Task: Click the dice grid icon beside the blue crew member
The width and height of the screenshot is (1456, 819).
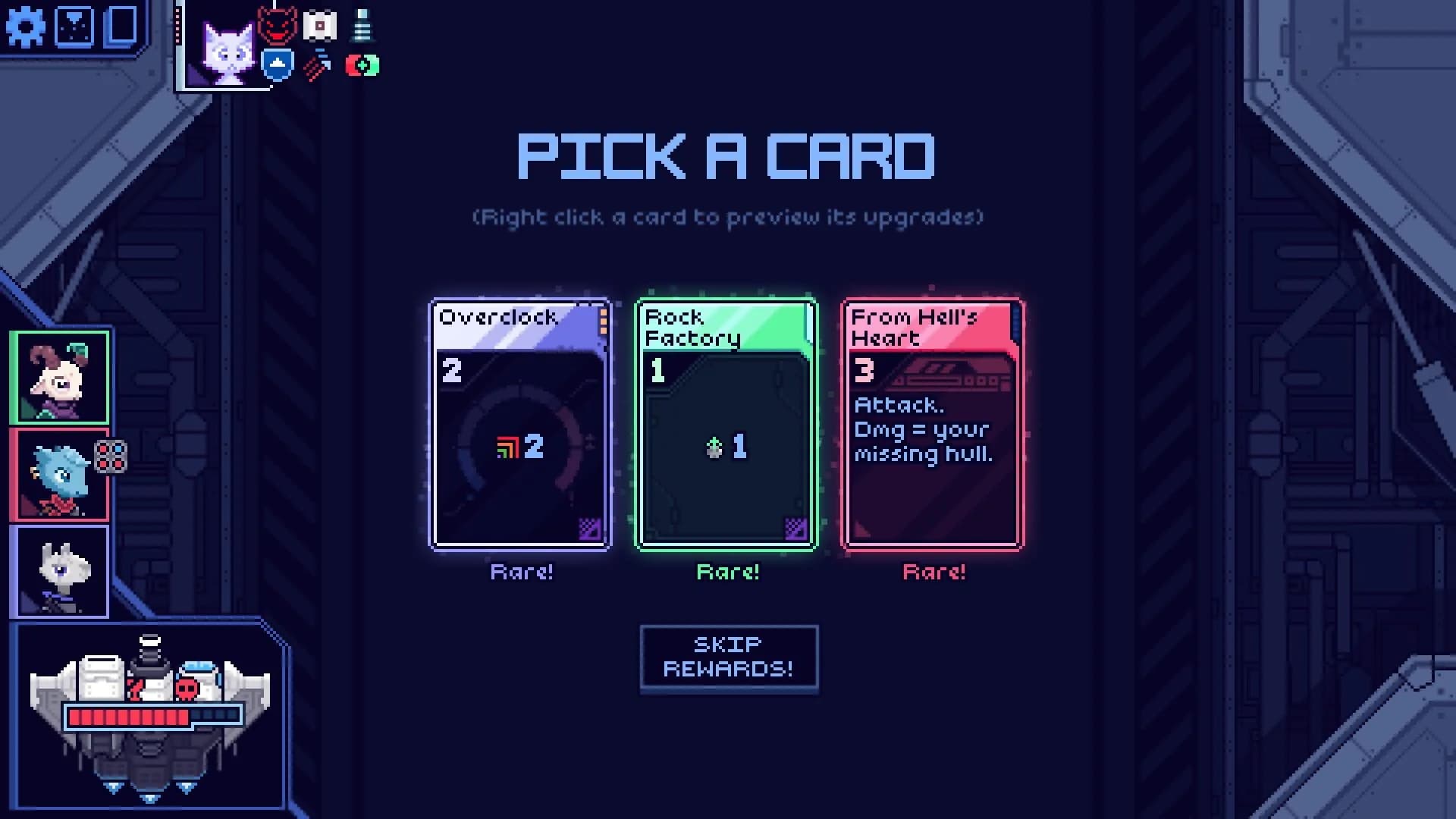Action: point(112,457)
